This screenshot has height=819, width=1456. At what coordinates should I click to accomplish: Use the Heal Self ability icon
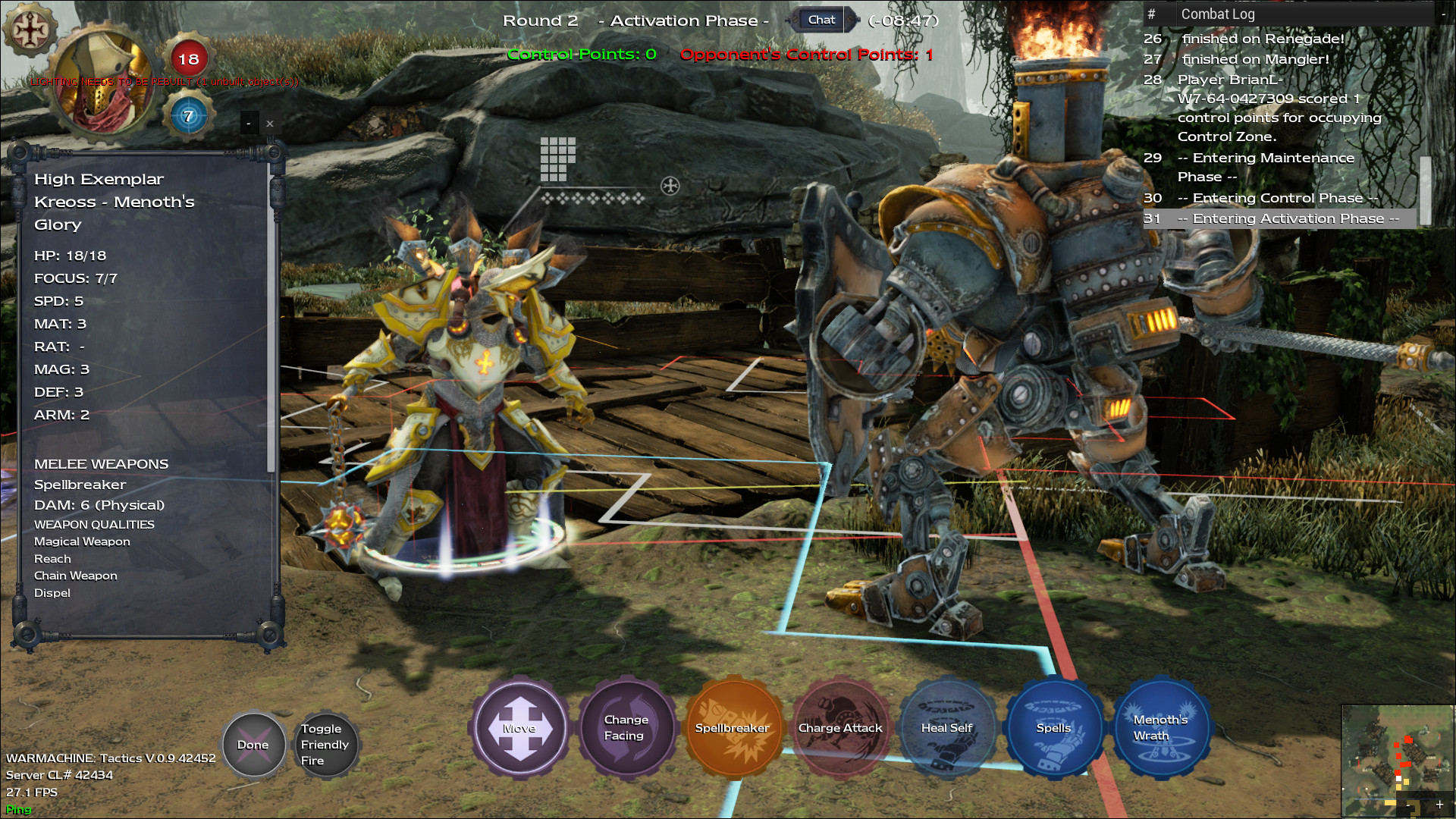[948, 728]
